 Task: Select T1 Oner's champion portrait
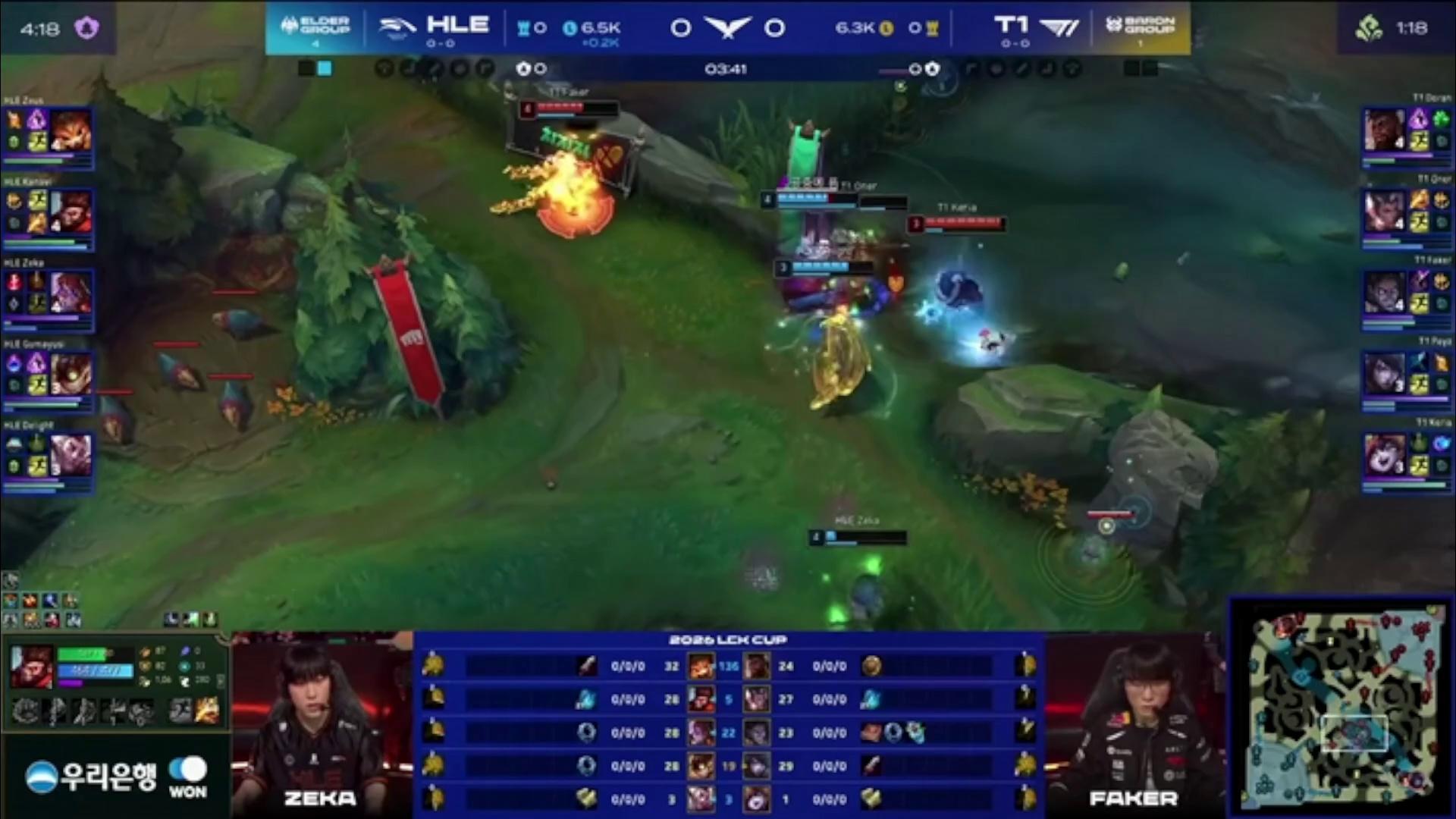pyautogui.click(x=1384, y=211)
